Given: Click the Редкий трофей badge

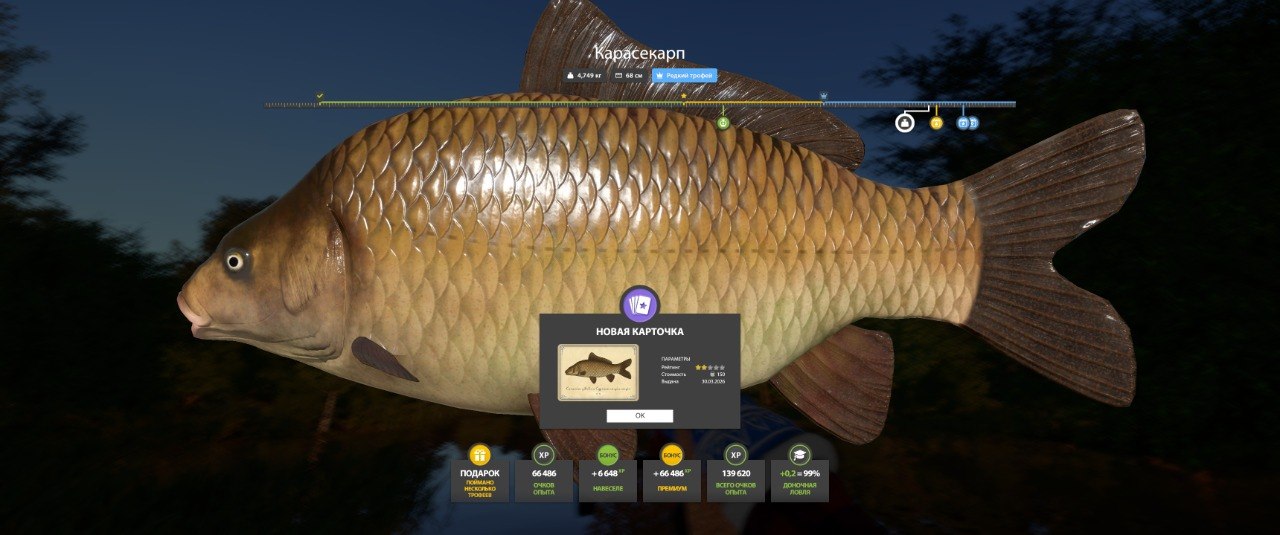Looking at the screenshot, I should point(684,75).
